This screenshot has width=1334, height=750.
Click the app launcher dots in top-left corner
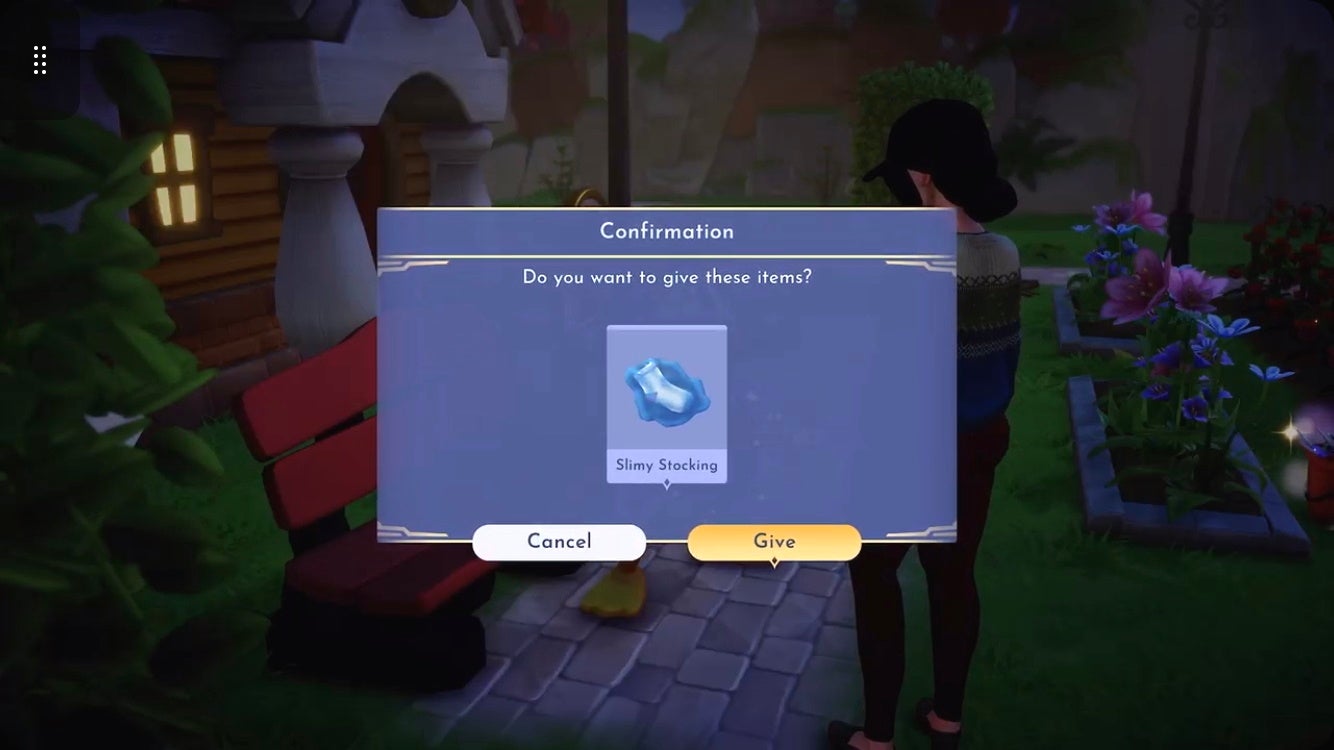pyautogui.click(x=40, y=59)
